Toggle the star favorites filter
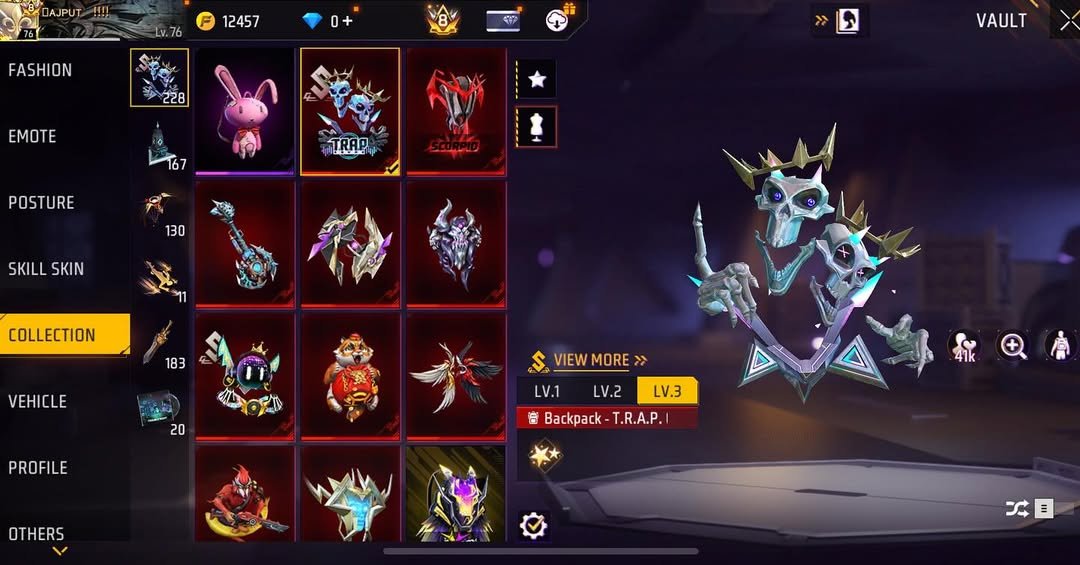Screen dimensions: 1080x565 (x=537, y=79)
